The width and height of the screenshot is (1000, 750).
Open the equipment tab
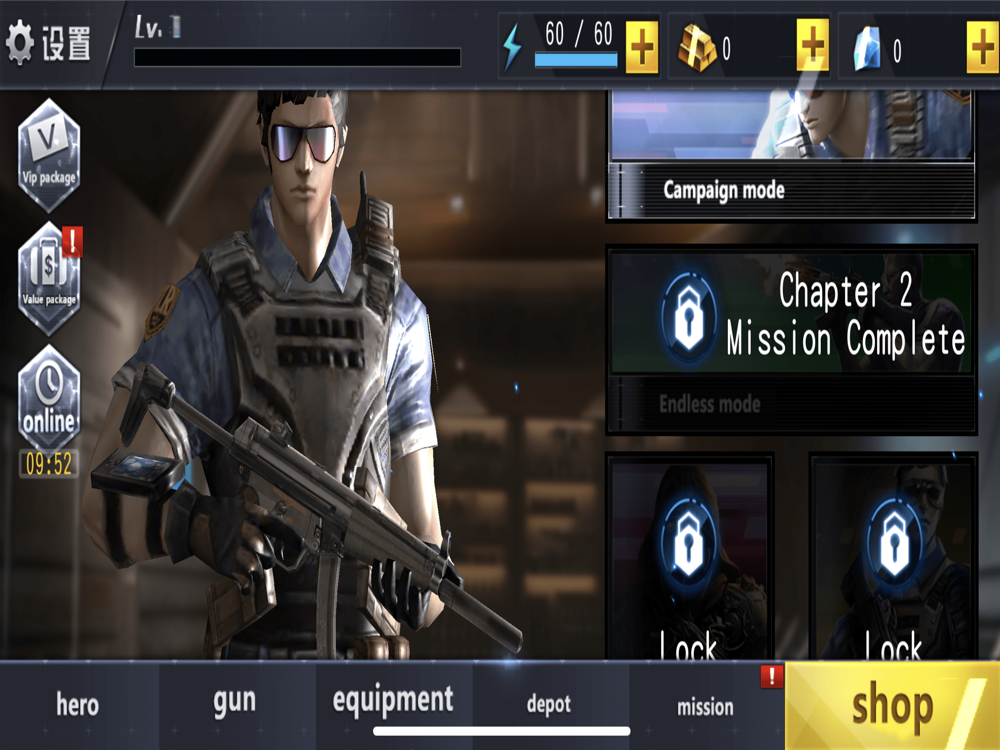coord(393,700)
